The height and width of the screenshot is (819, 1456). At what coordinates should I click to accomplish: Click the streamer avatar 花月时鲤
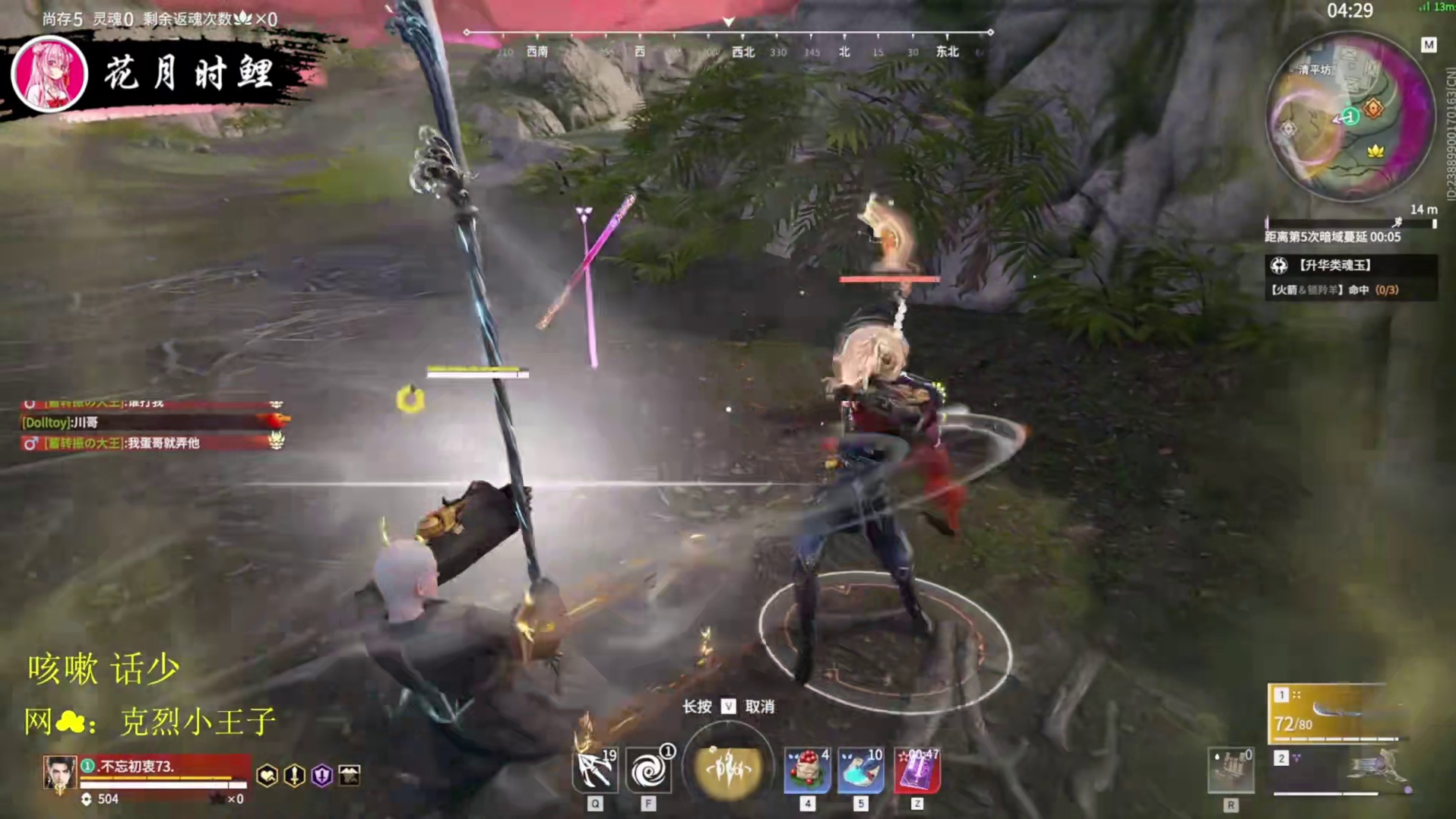(49, 74)
